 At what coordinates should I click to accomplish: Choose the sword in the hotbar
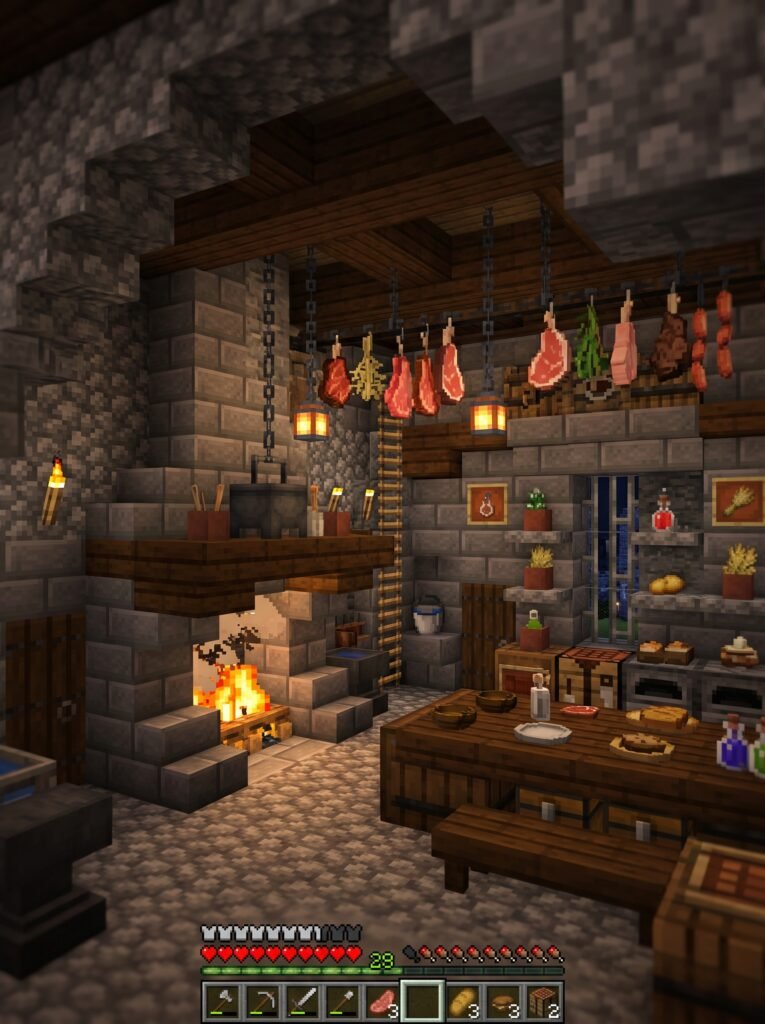(x=302, y=1001)
